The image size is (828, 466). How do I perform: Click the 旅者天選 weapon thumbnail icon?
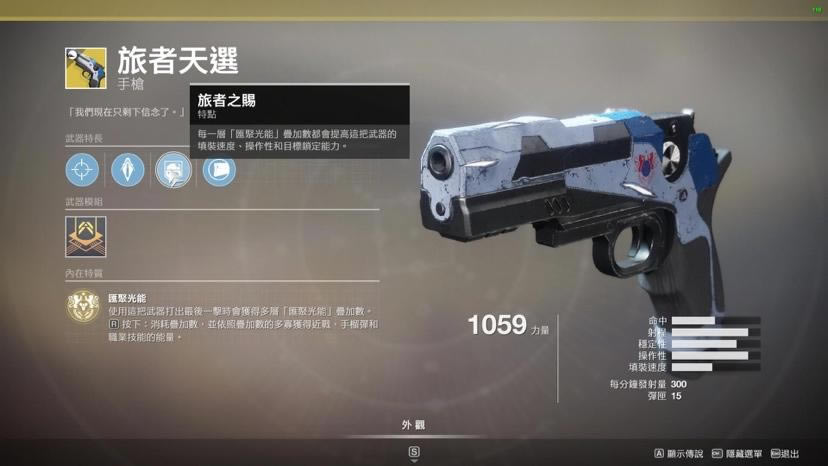[x=86, y=68]
